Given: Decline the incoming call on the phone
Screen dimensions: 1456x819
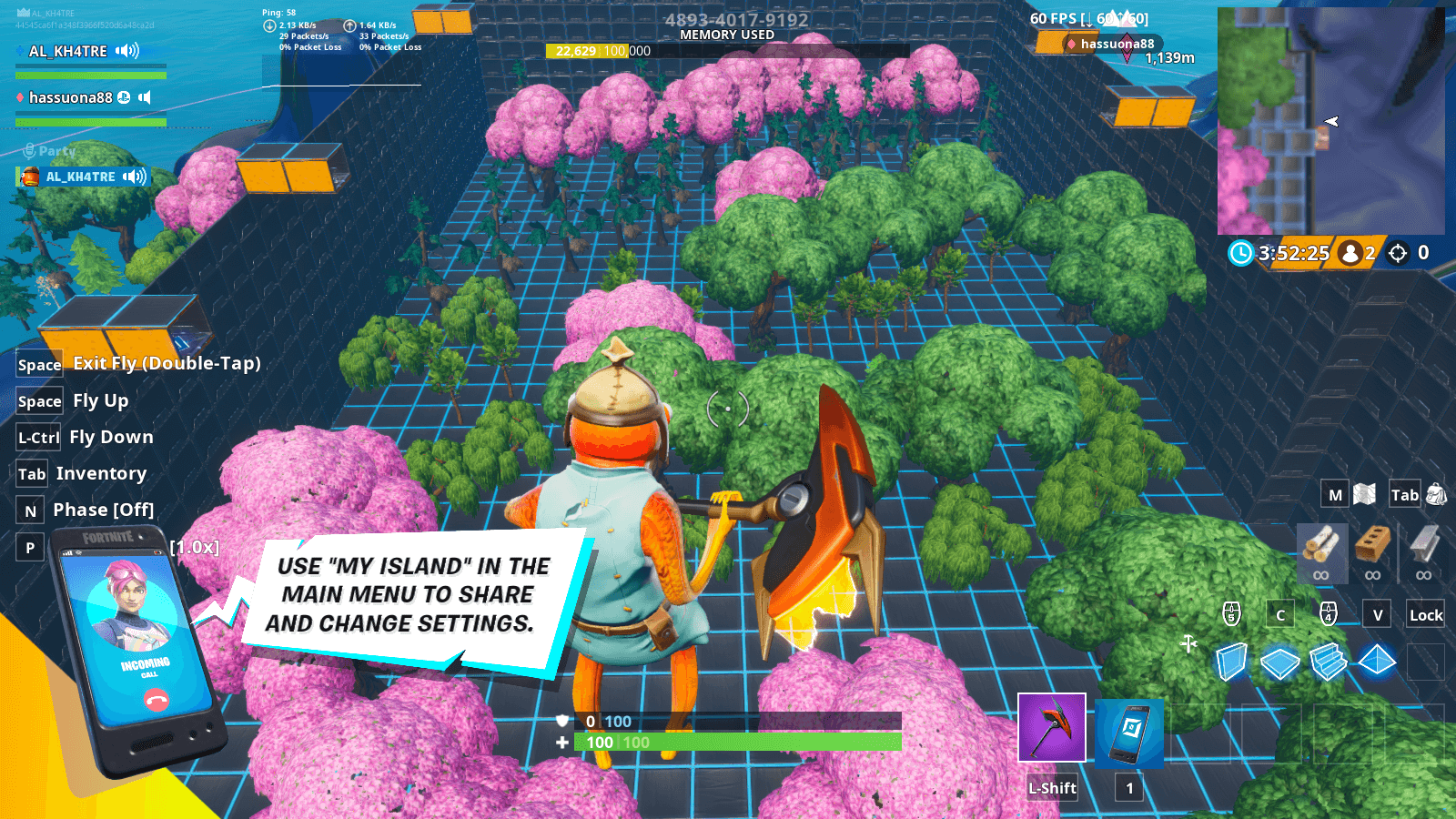Looking at the screenshot, I should pyautogui.click(x=157, y=700).
